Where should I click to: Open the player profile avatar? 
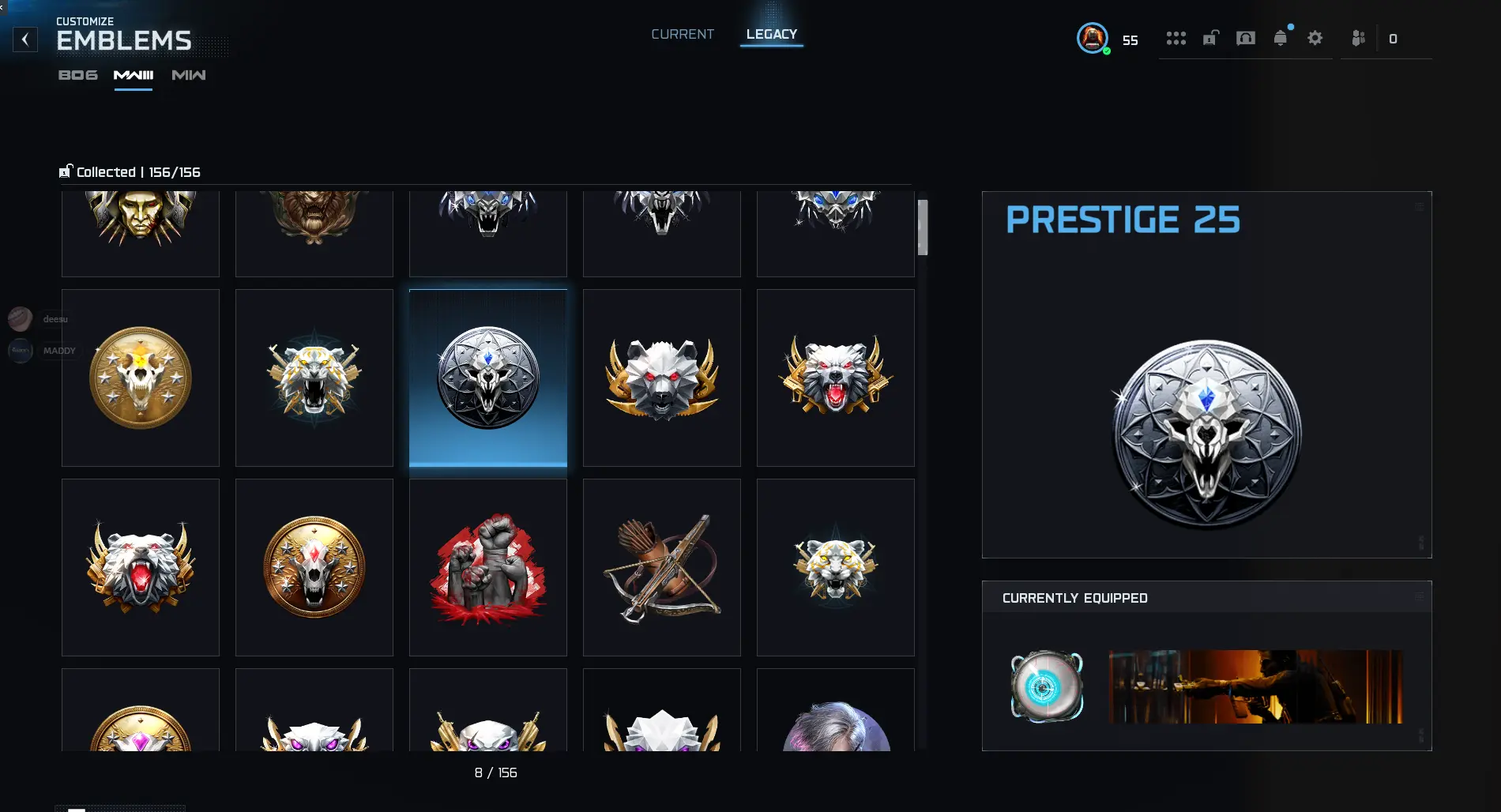tap(1092, 38)
